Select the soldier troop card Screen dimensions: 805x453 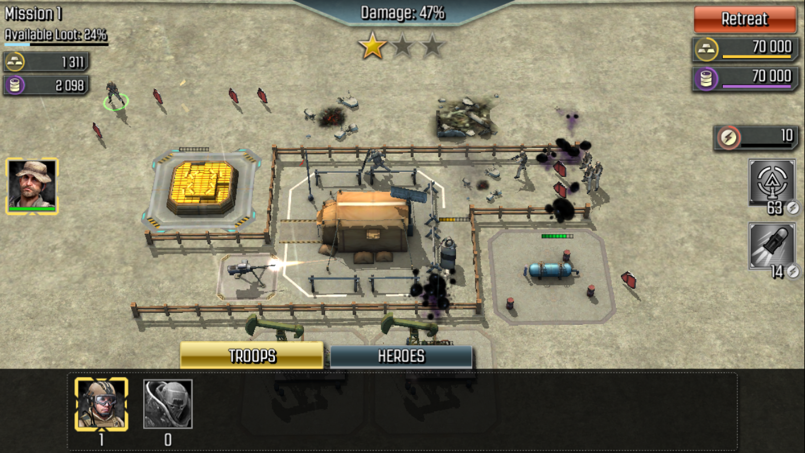point(101,404)
